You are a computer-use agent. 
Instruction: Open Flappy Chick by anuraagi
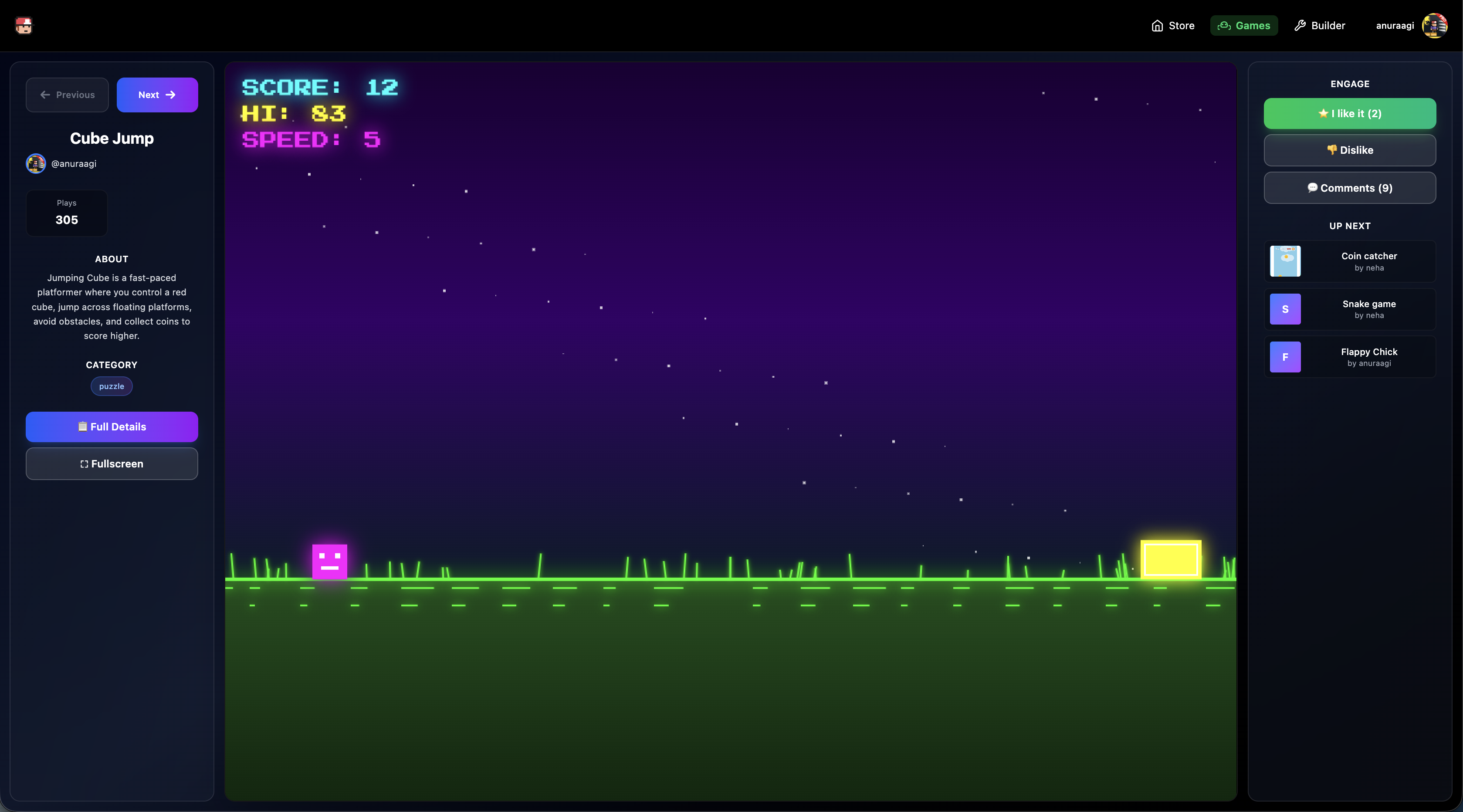[1350, 357]
